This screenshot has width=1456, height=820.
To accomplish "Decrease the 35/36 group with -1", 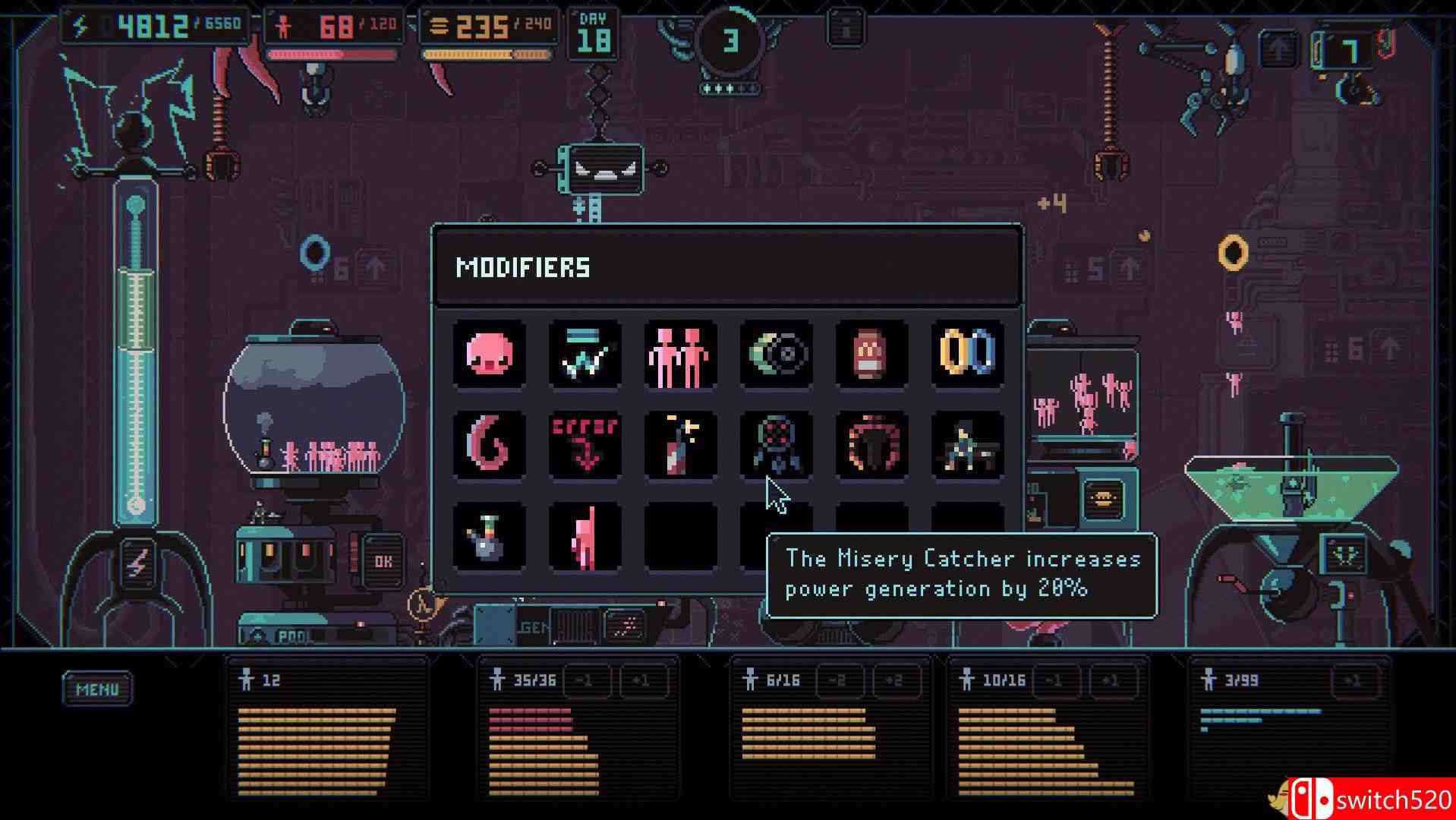I will (585, 680).
